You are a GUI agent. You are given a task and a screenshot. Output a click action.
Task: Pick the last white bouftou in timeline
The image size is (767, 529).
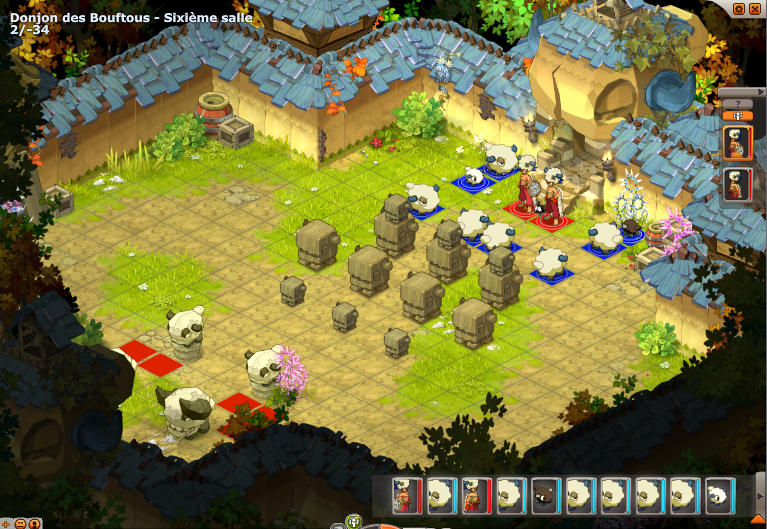(719, 495)
